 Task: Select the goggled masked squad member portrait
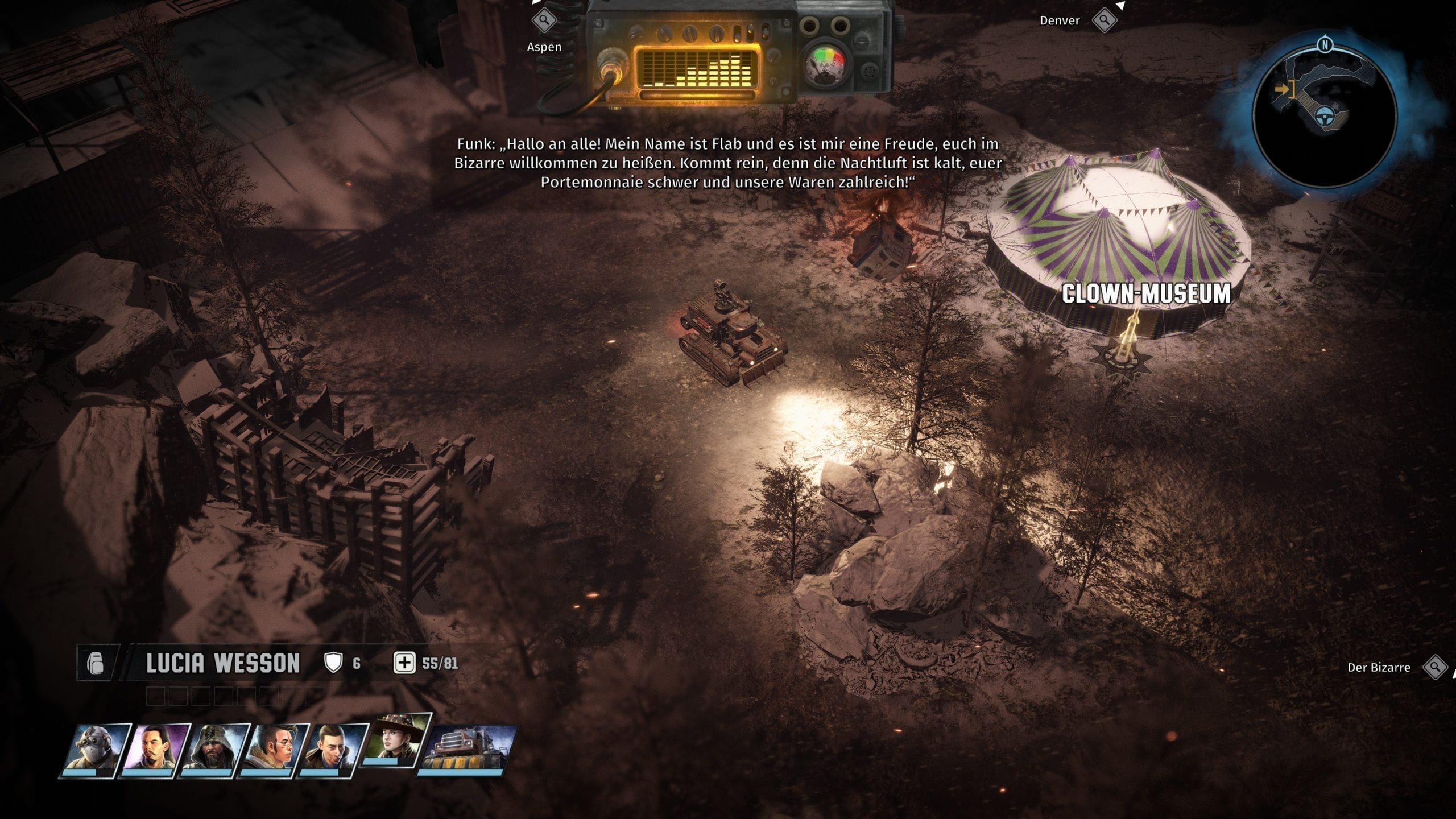coord(96,748)
